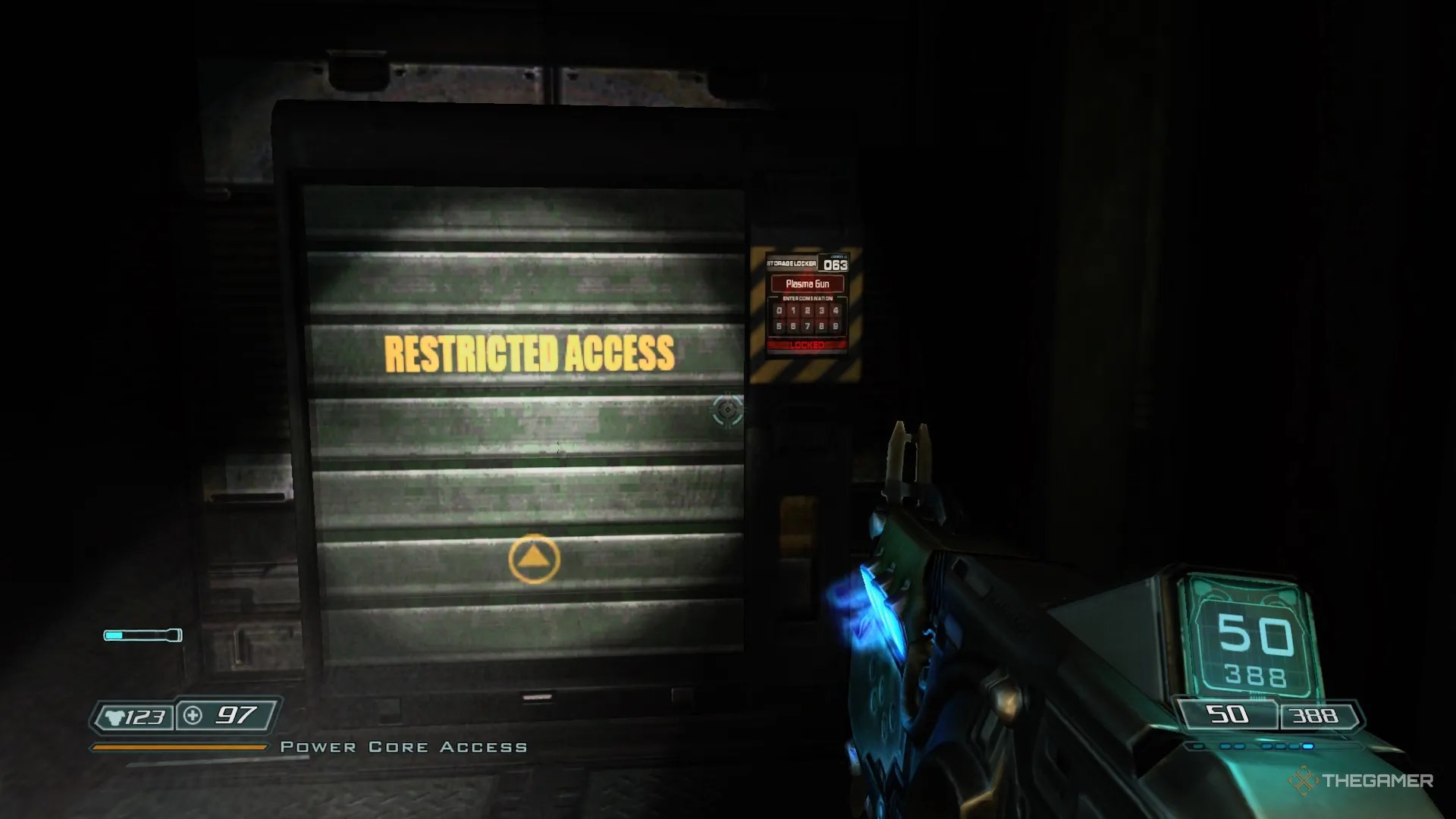This screenshot has width=1456, height=819.
Task: Activate the locker ID display reading 063
Action: coord(834,265)
